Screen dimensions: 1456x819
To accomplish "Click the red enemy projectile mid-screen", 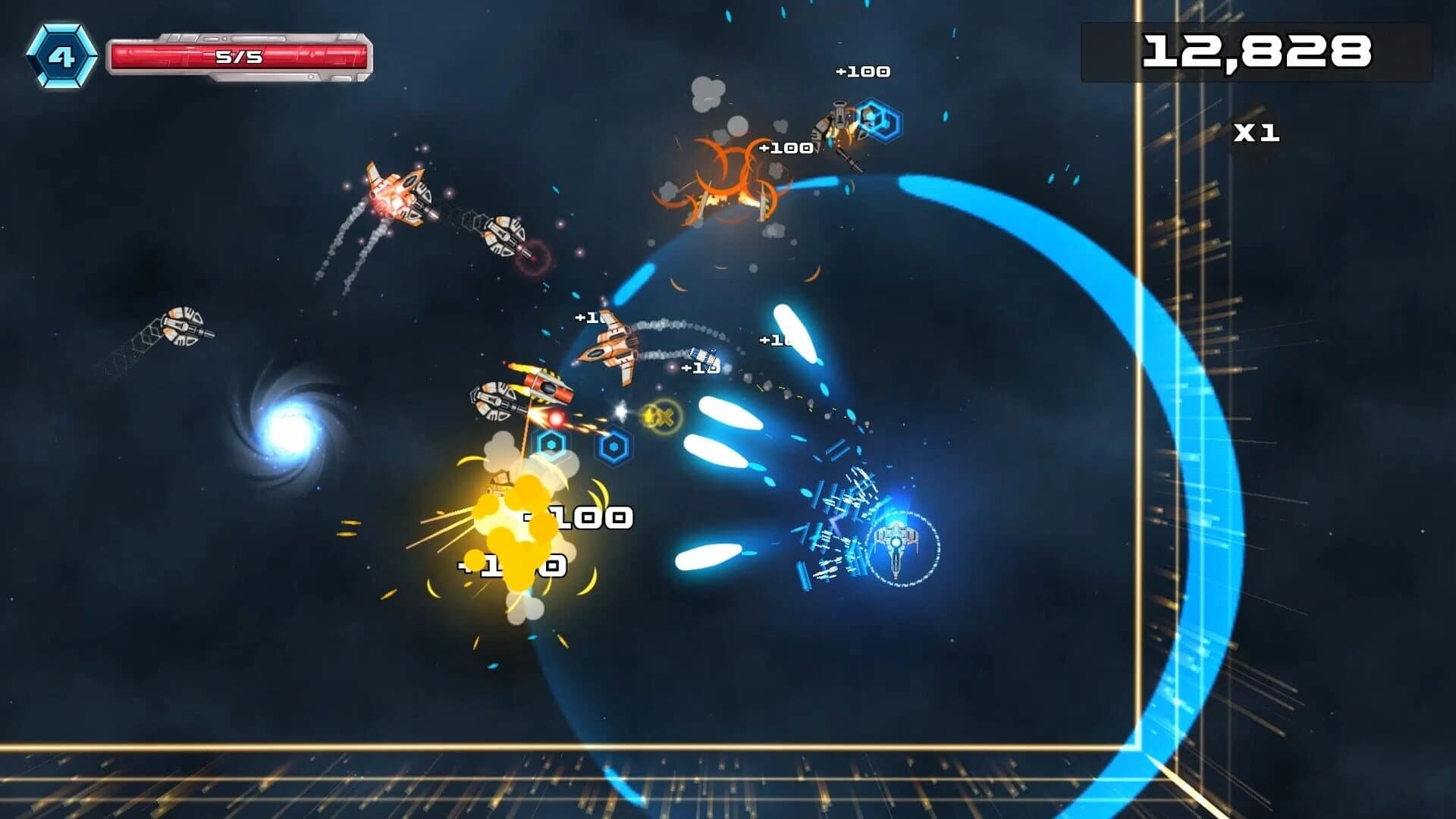I will pos(557,419).
